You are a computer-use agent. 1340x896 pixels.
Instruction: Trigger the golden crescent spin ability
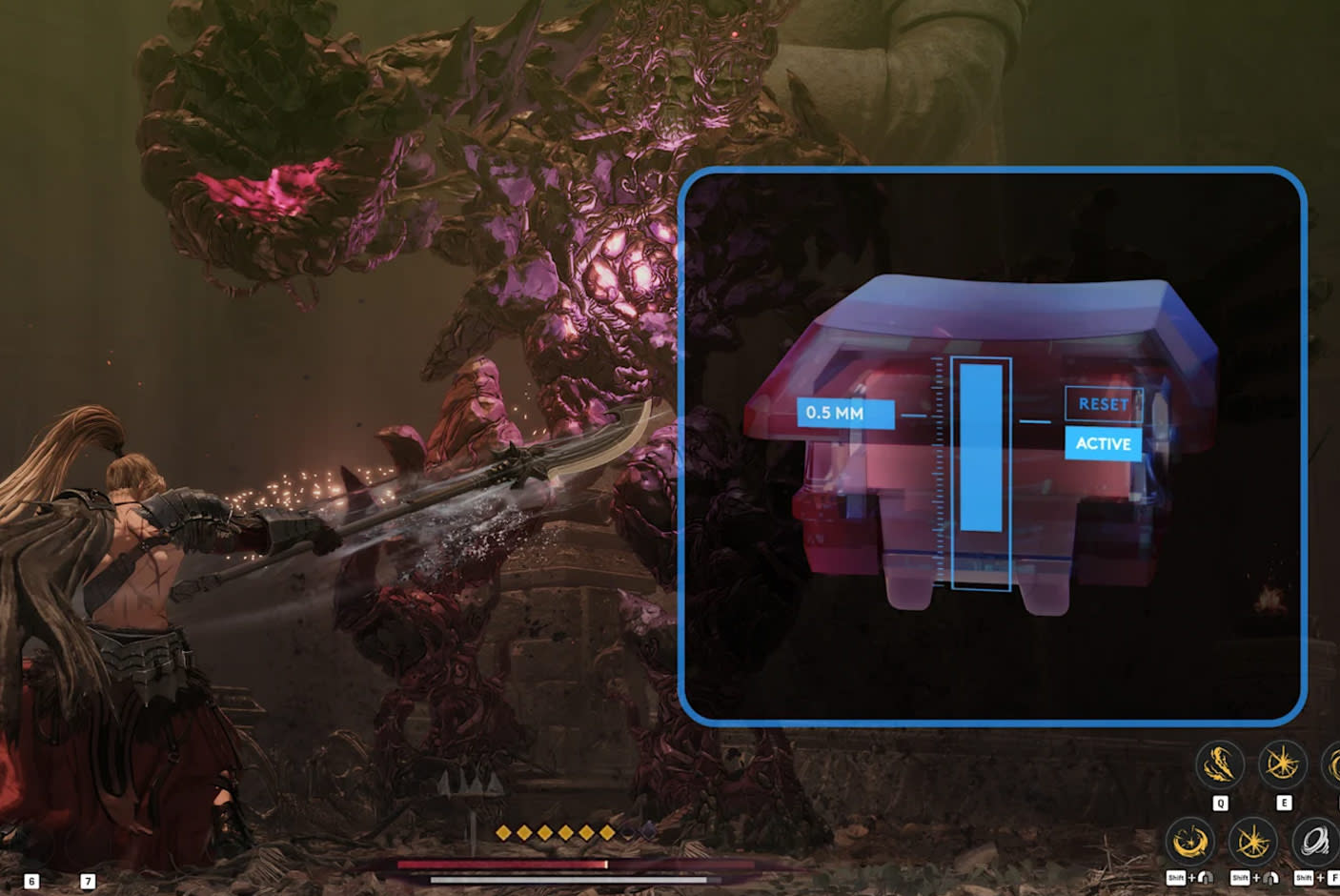tap(1189, 843)
